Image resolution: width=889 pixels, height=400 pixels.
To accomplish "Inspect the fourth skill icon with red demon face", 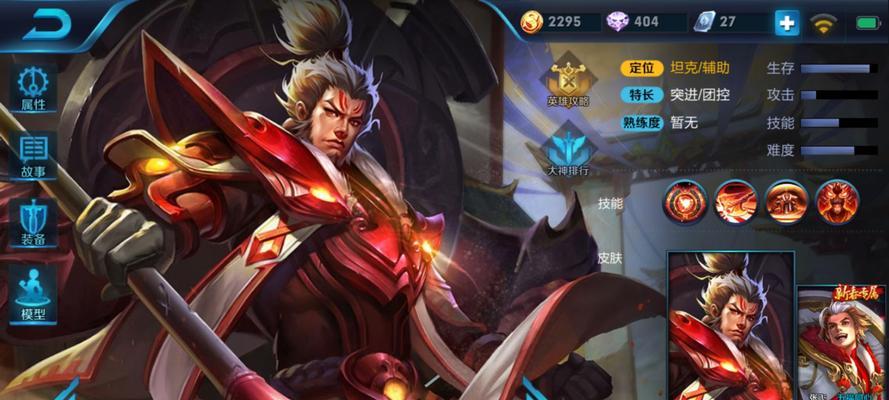I will (837, 202).
